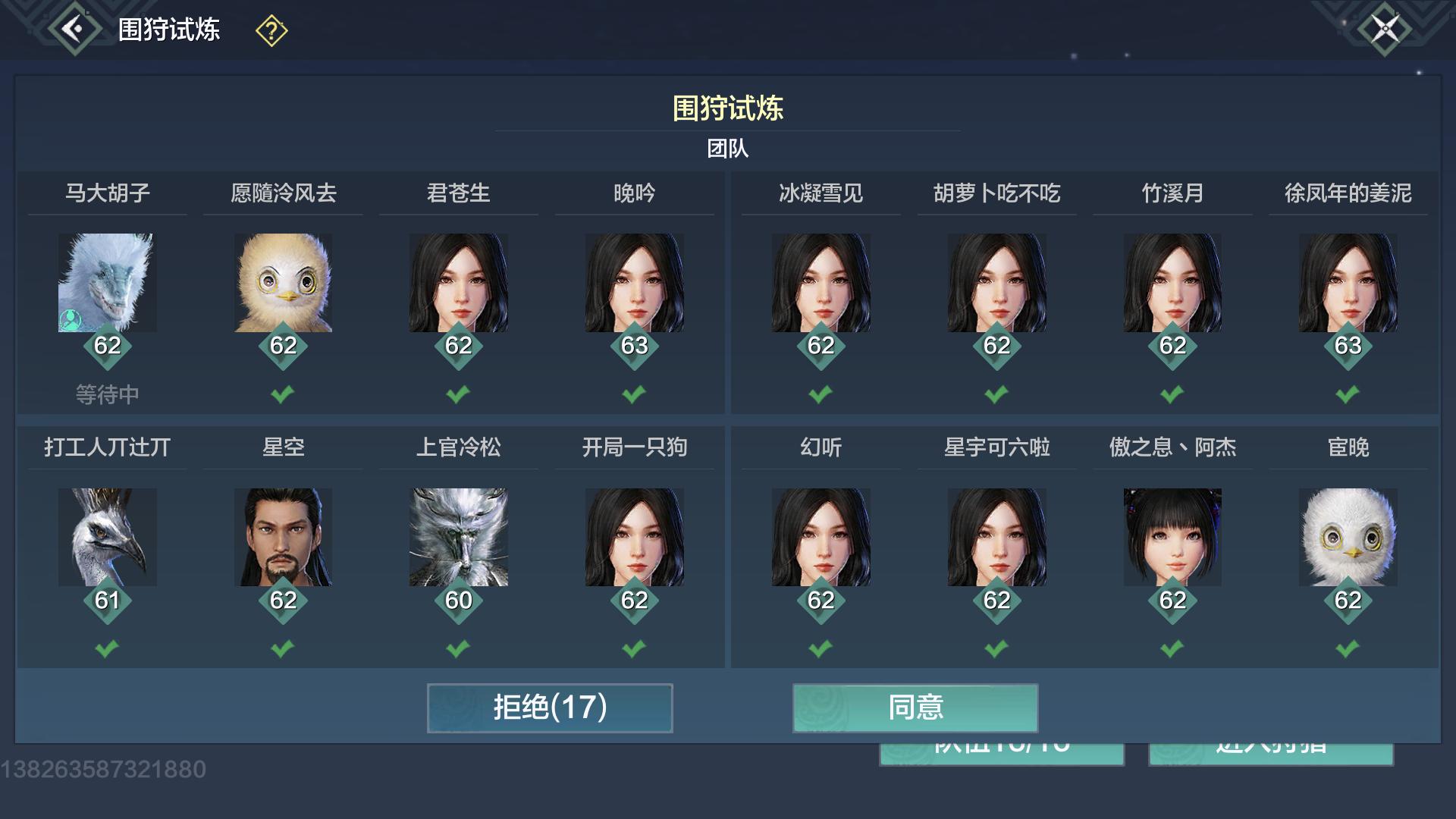
Task: Click the back arrow to leave 围狩试炼
Action: [72, 29]
